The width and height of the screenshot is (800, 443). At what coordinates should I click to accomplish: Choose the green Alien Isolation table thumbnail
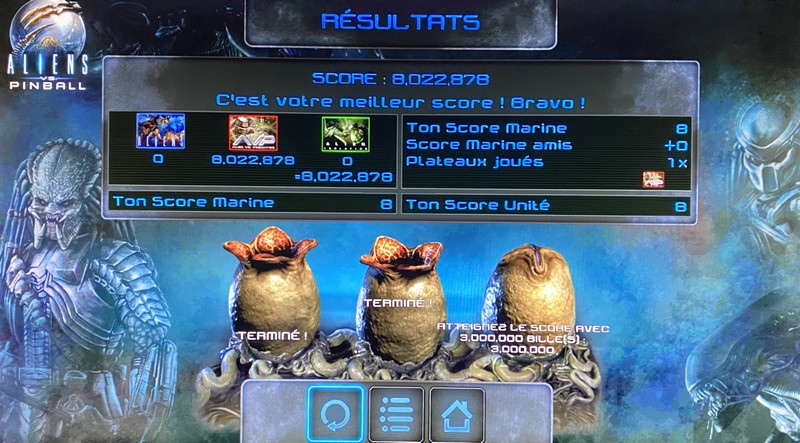click(x=345, y=133)
